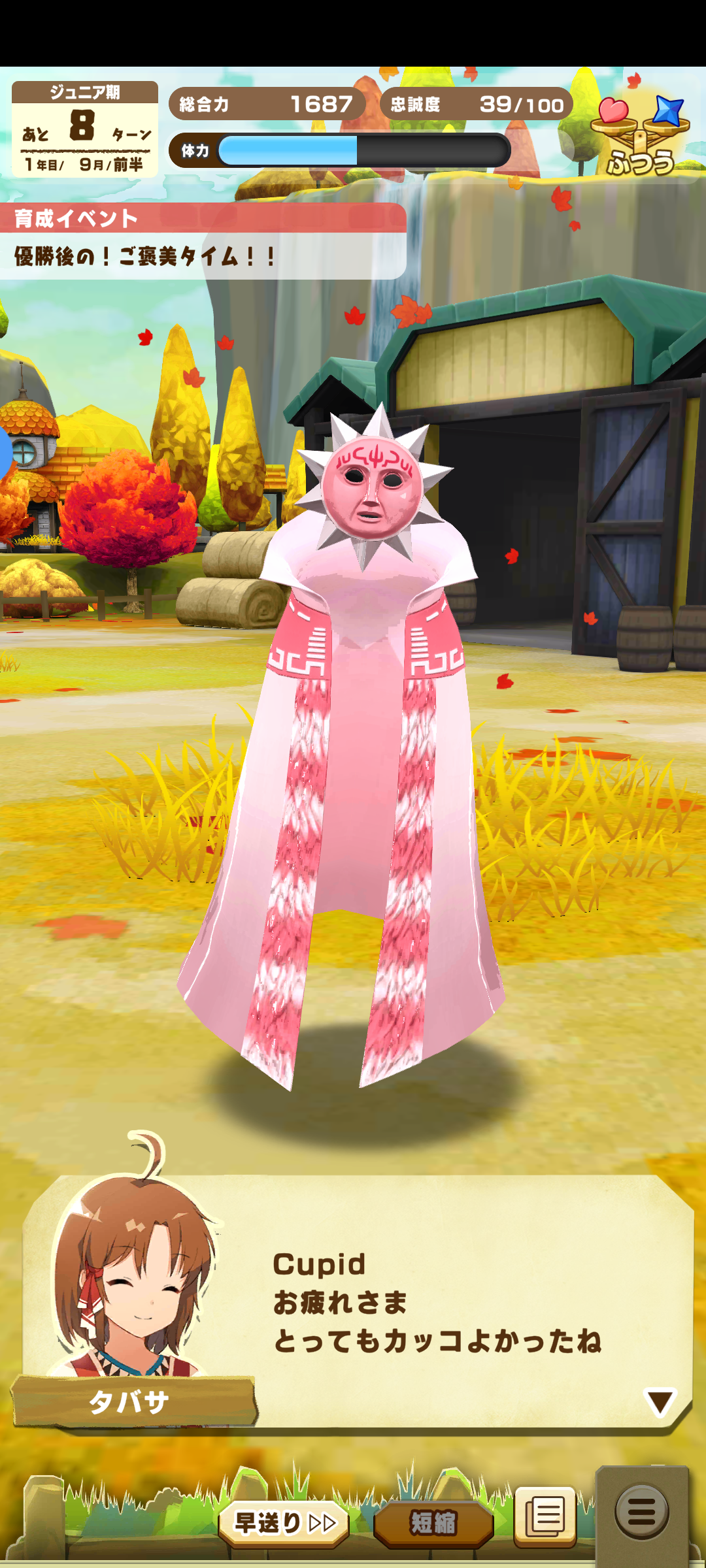Viewport: 706px width, 1568px height.
Task: Tap the 早送り fast-forward button
Action: pos(284,1522)
